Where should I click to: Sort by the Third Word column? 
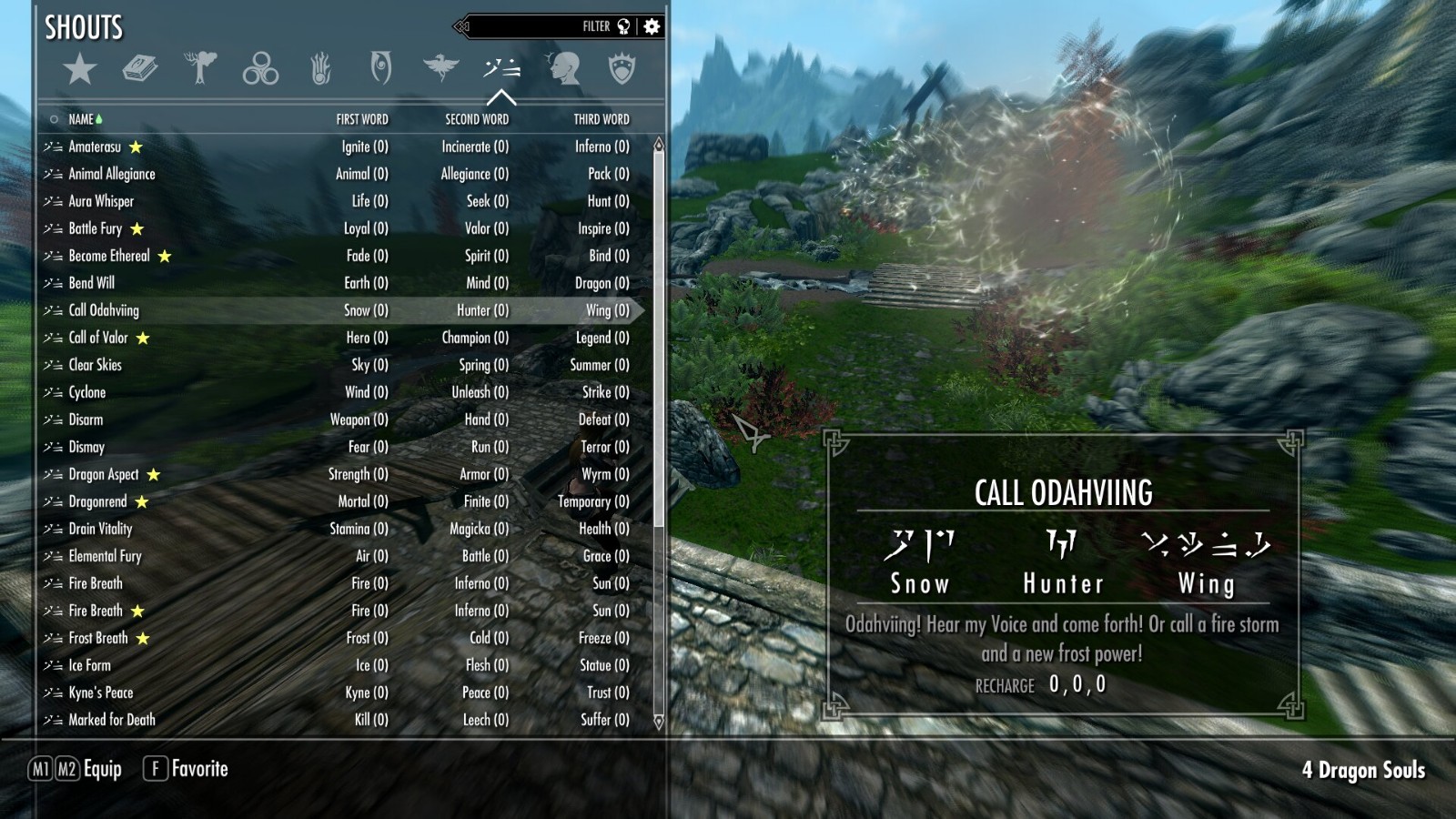601,119
